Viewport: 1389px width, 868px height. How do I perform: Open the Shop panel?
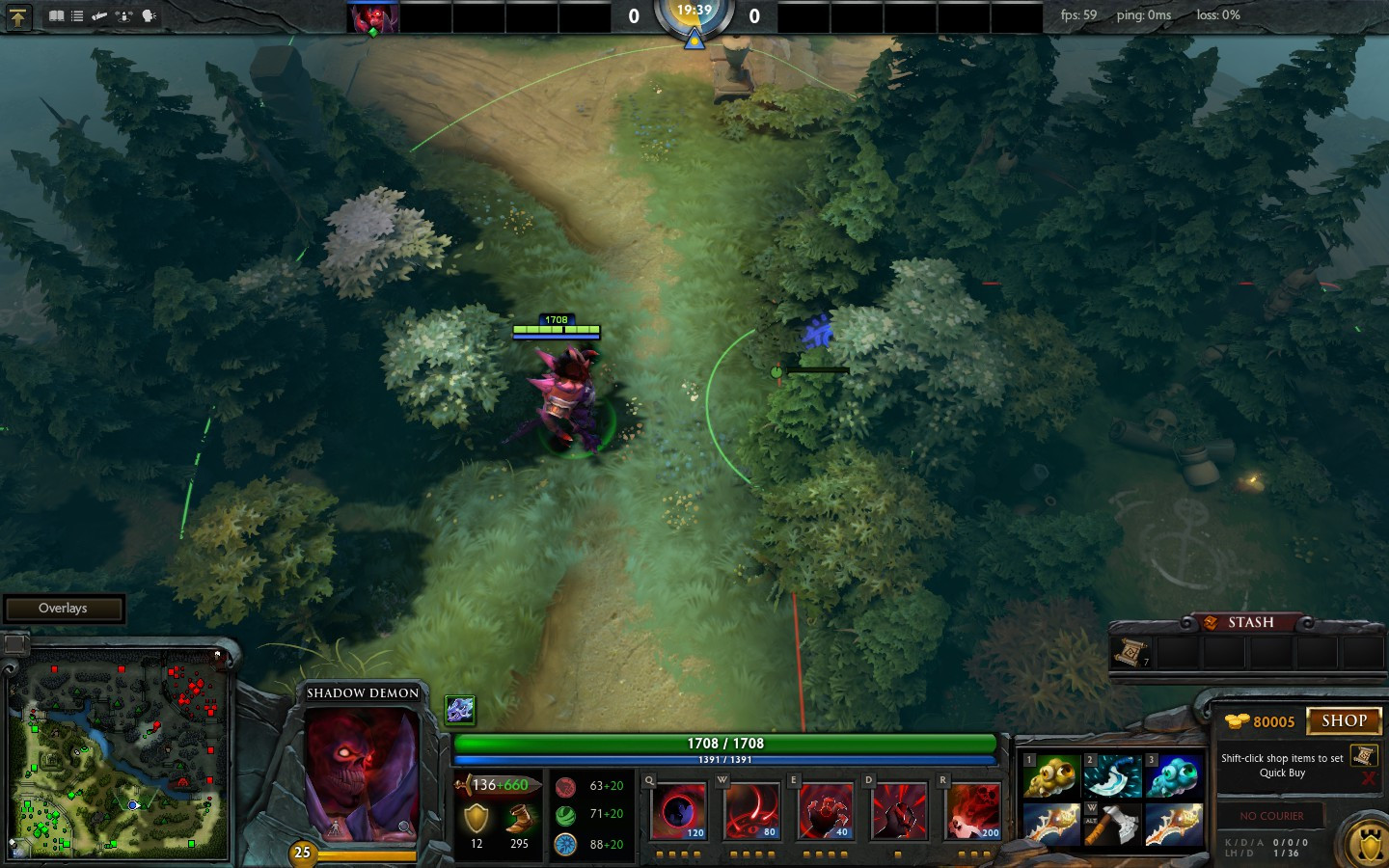coord(1344,720)
